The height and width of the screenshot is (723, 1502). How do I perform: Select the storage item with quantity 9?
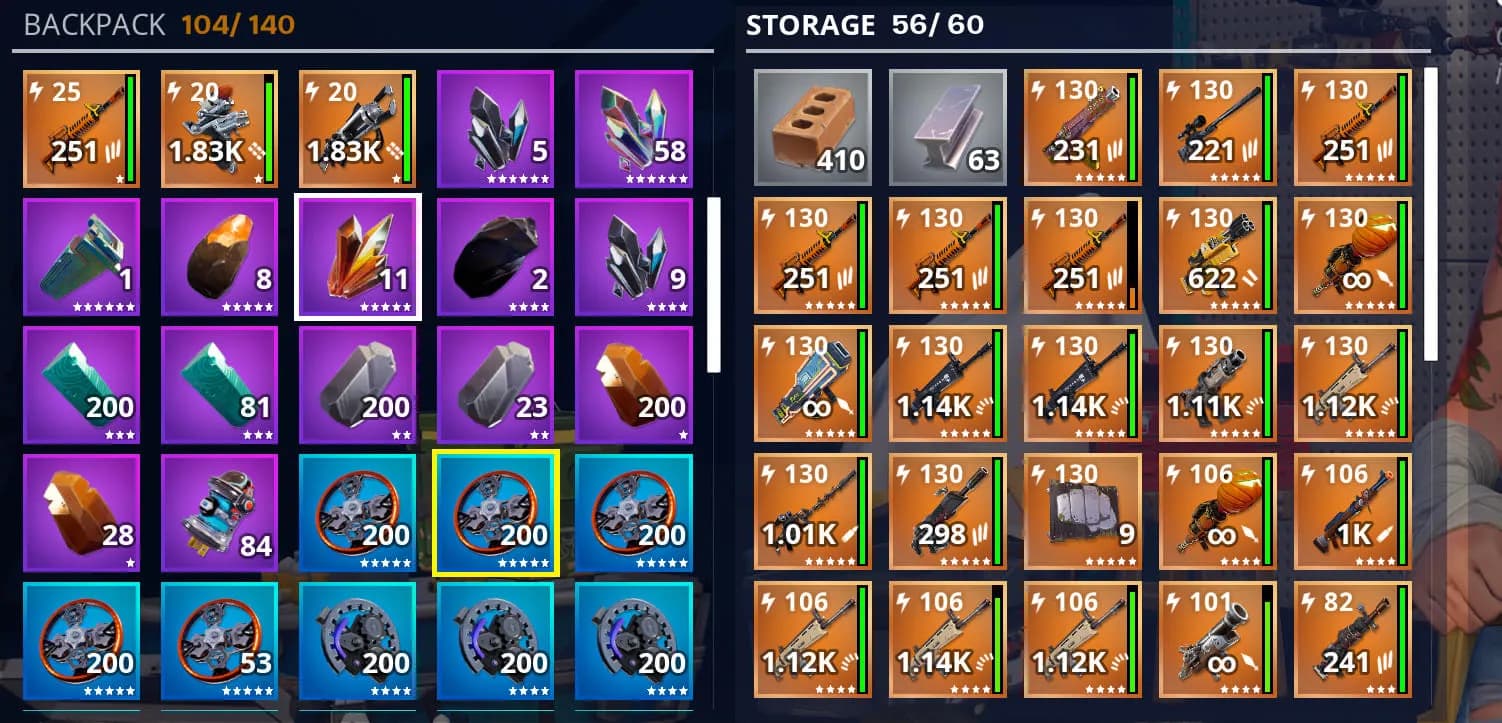point(1082,511)
